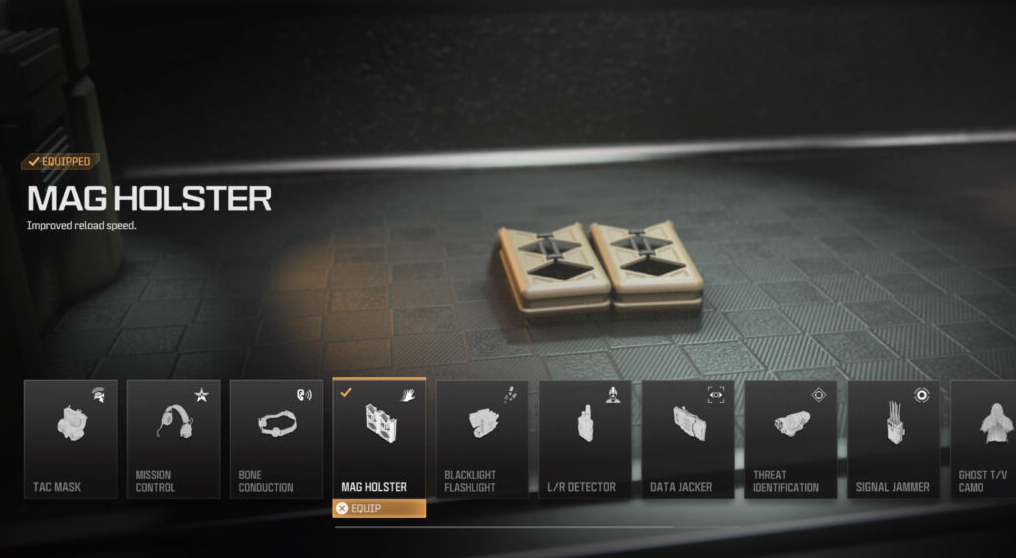Select the Tac Mask gear tile
The image size is (1016, 558).
(x=70, y=439)
